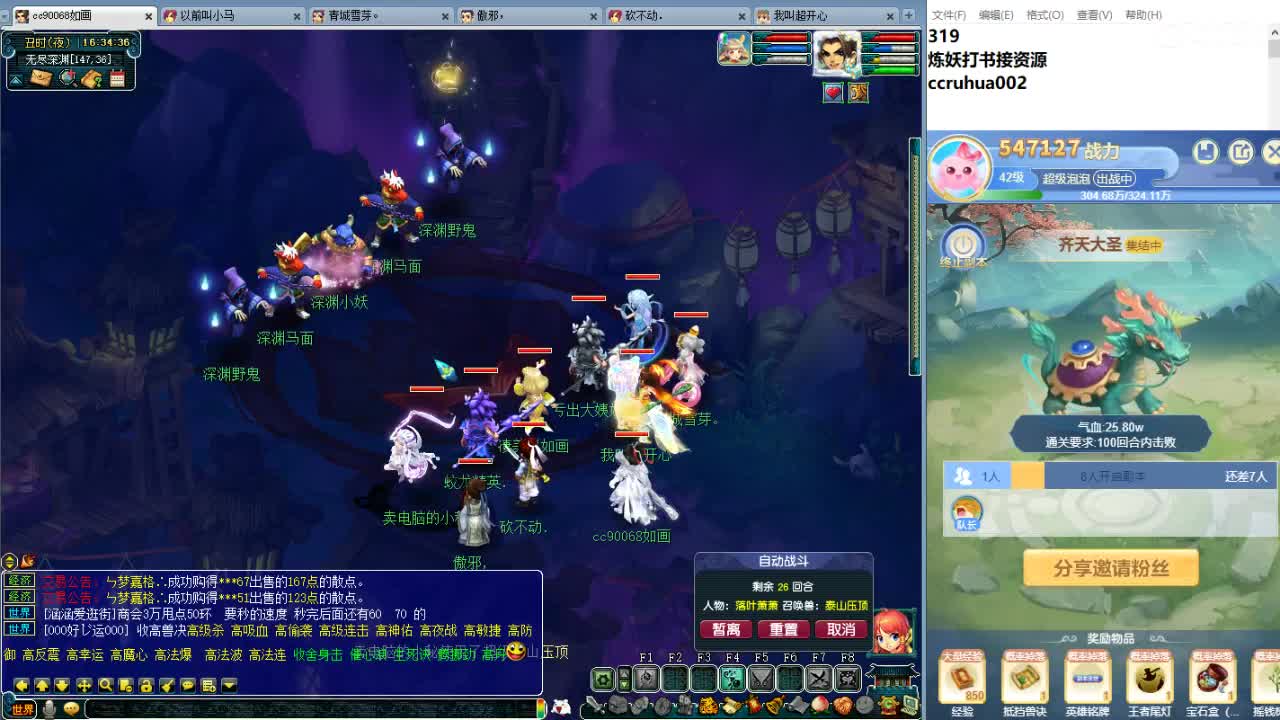Open the green system settings gear icon
1280x720 pixels.
coord(602,677)
